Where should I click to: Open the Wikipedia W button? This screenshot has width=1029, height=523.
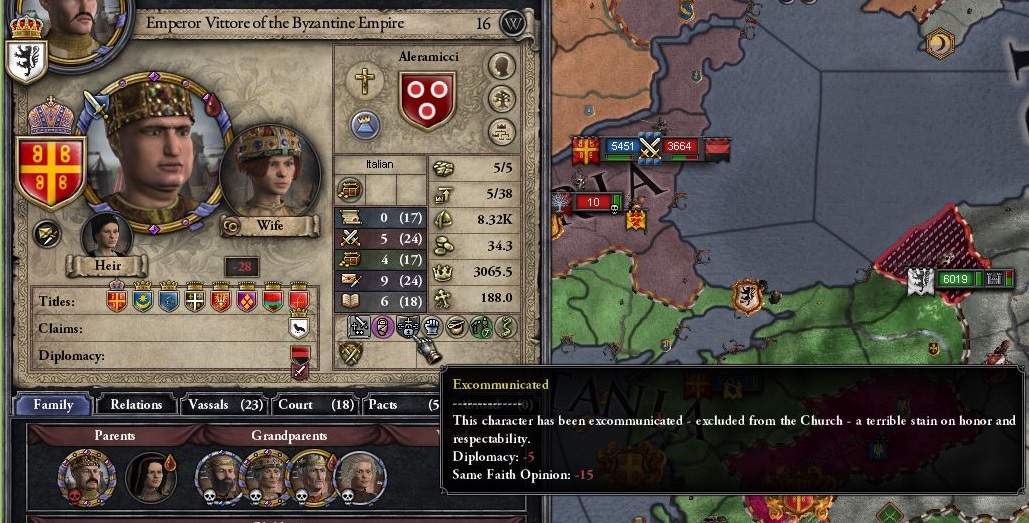click(513, 23)
